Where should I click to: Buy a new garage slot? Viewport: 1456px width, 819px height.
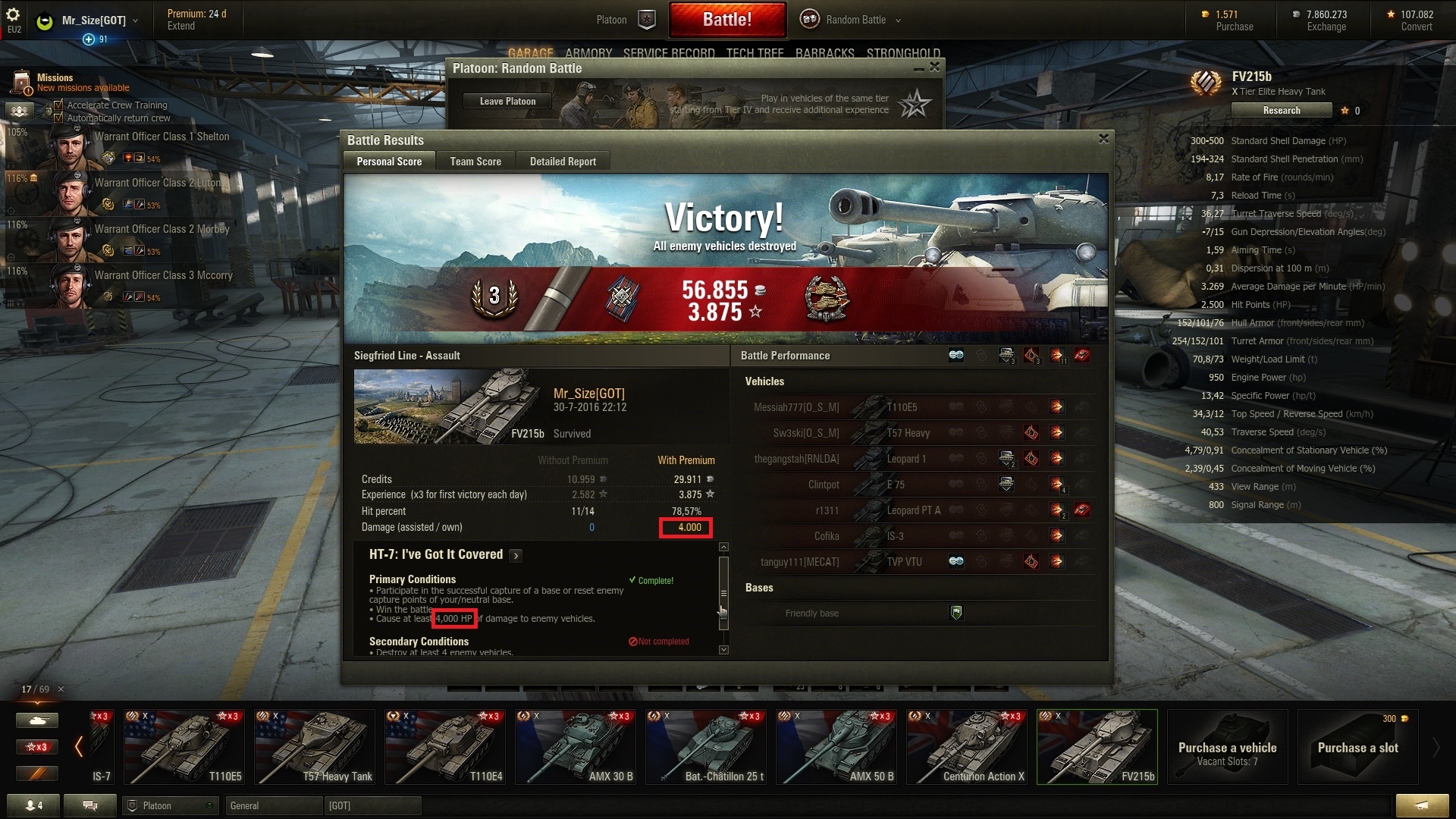click(x=1357, y=747)
